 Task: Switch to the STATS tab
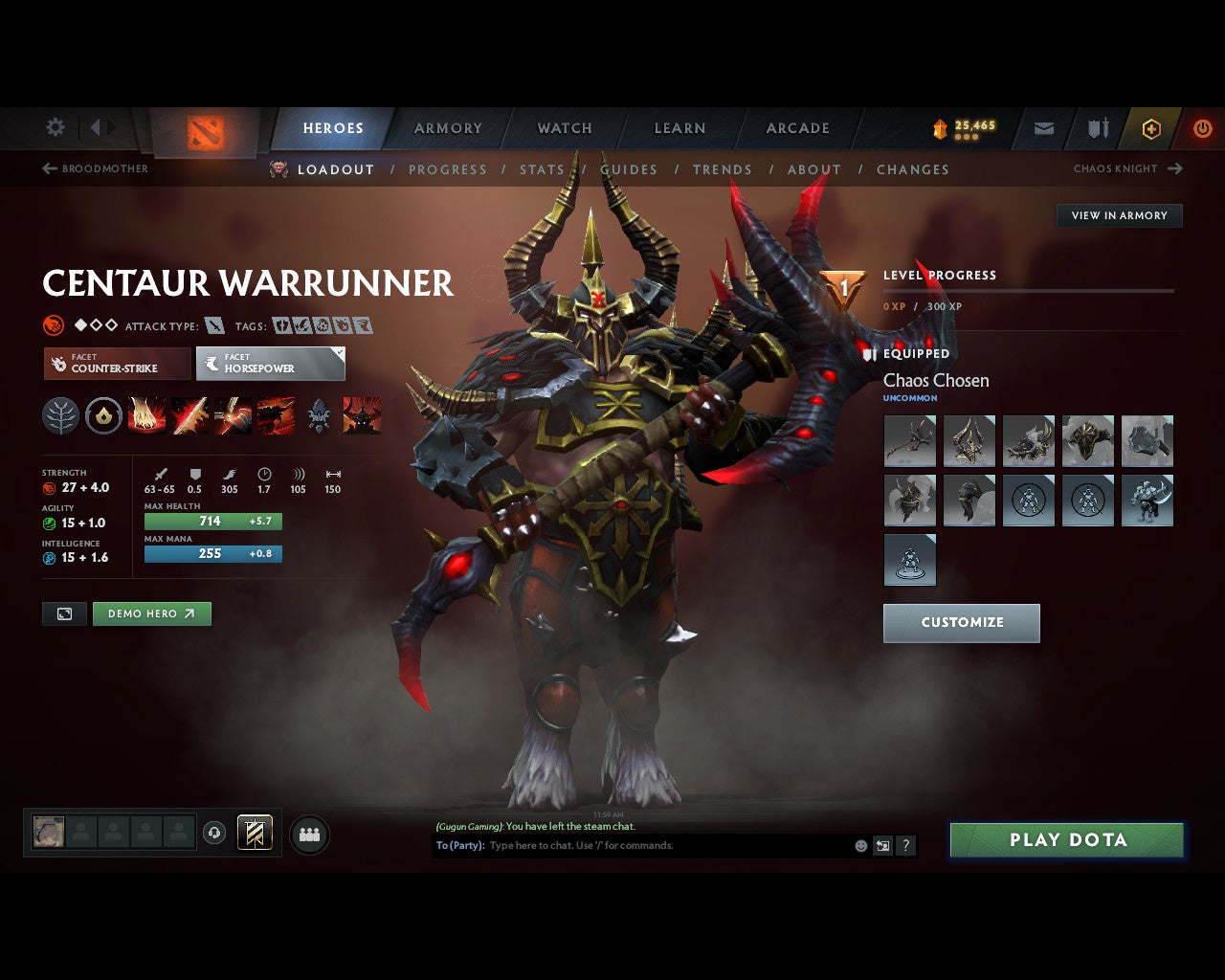pos(543,169)
